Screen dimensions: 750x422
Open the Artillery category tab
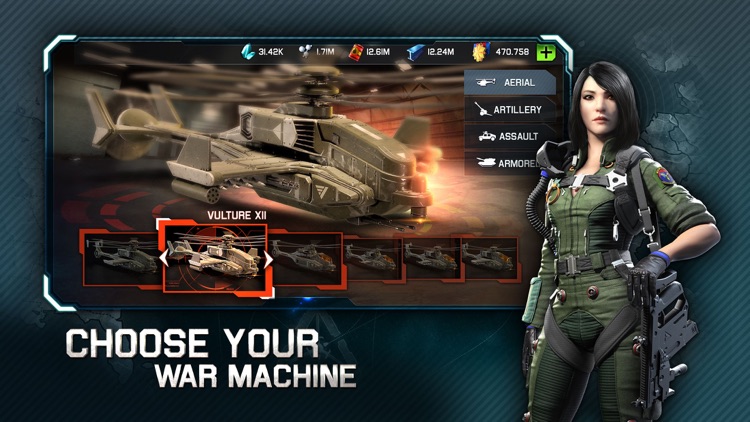[509, 109]
